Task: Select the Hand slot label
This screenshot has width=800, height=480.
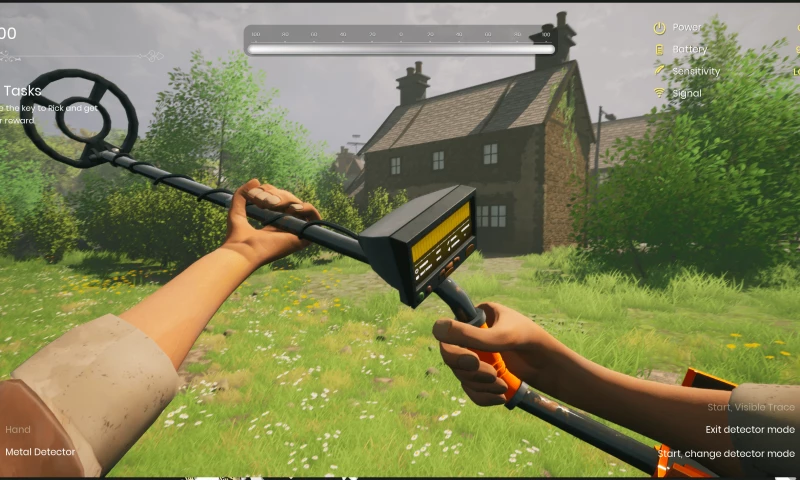Action: tap(18, 430)
